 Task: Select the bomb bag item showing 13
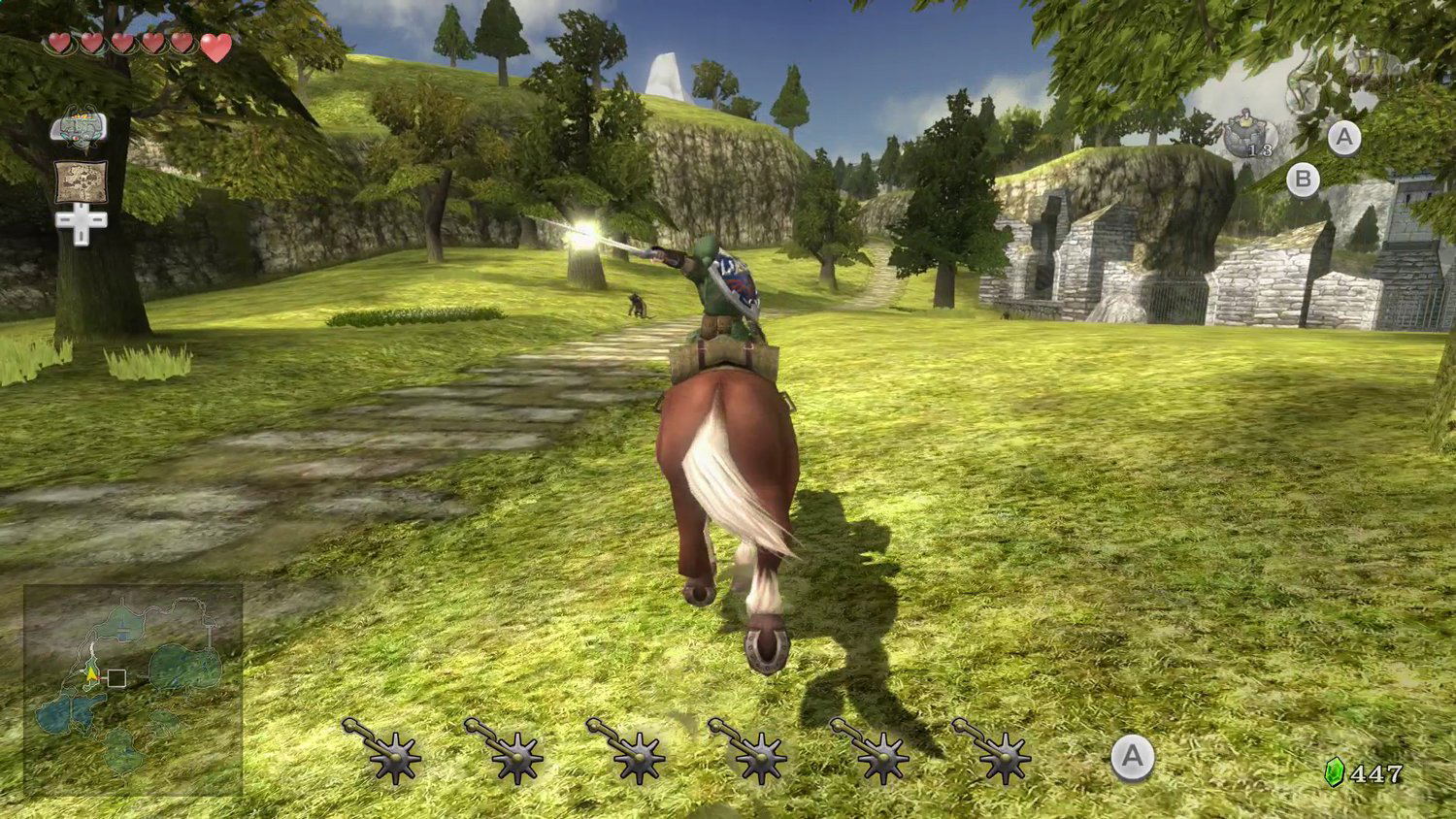pyautogui.click(x=1247, y=136)
